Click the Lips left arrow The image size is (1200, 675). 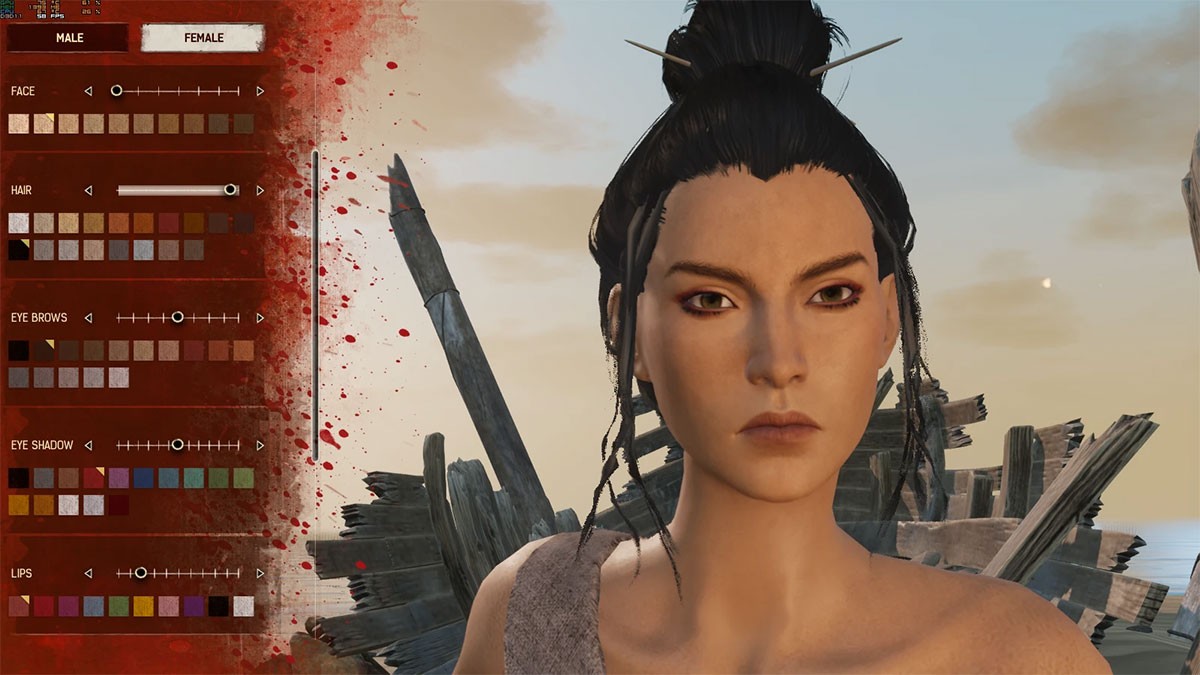click(x=88, y=573)
